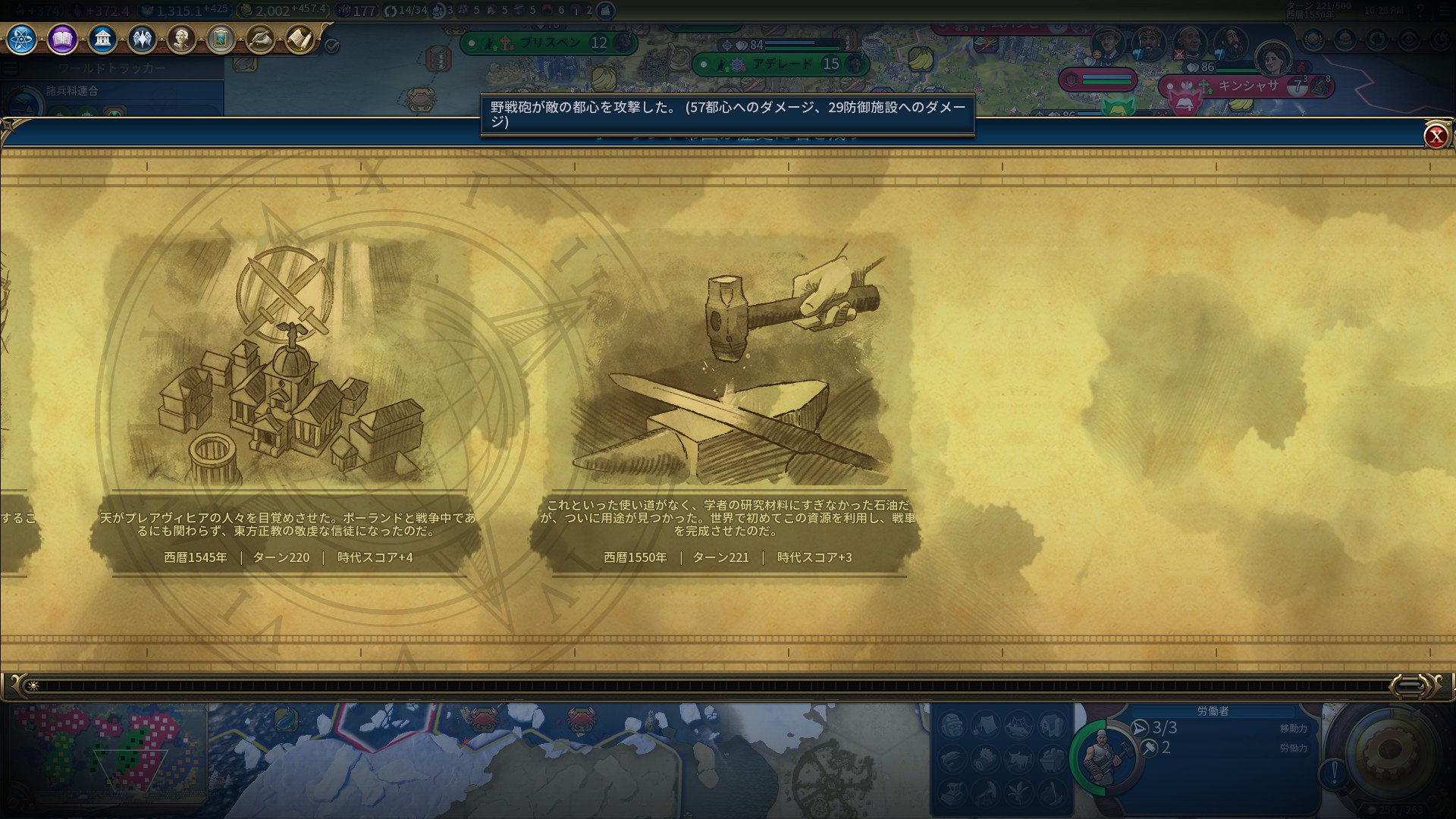Viewport: 1456px width, 819px height.
Task: Close the historic moments timeline
Action: (x=1435, y=136)
